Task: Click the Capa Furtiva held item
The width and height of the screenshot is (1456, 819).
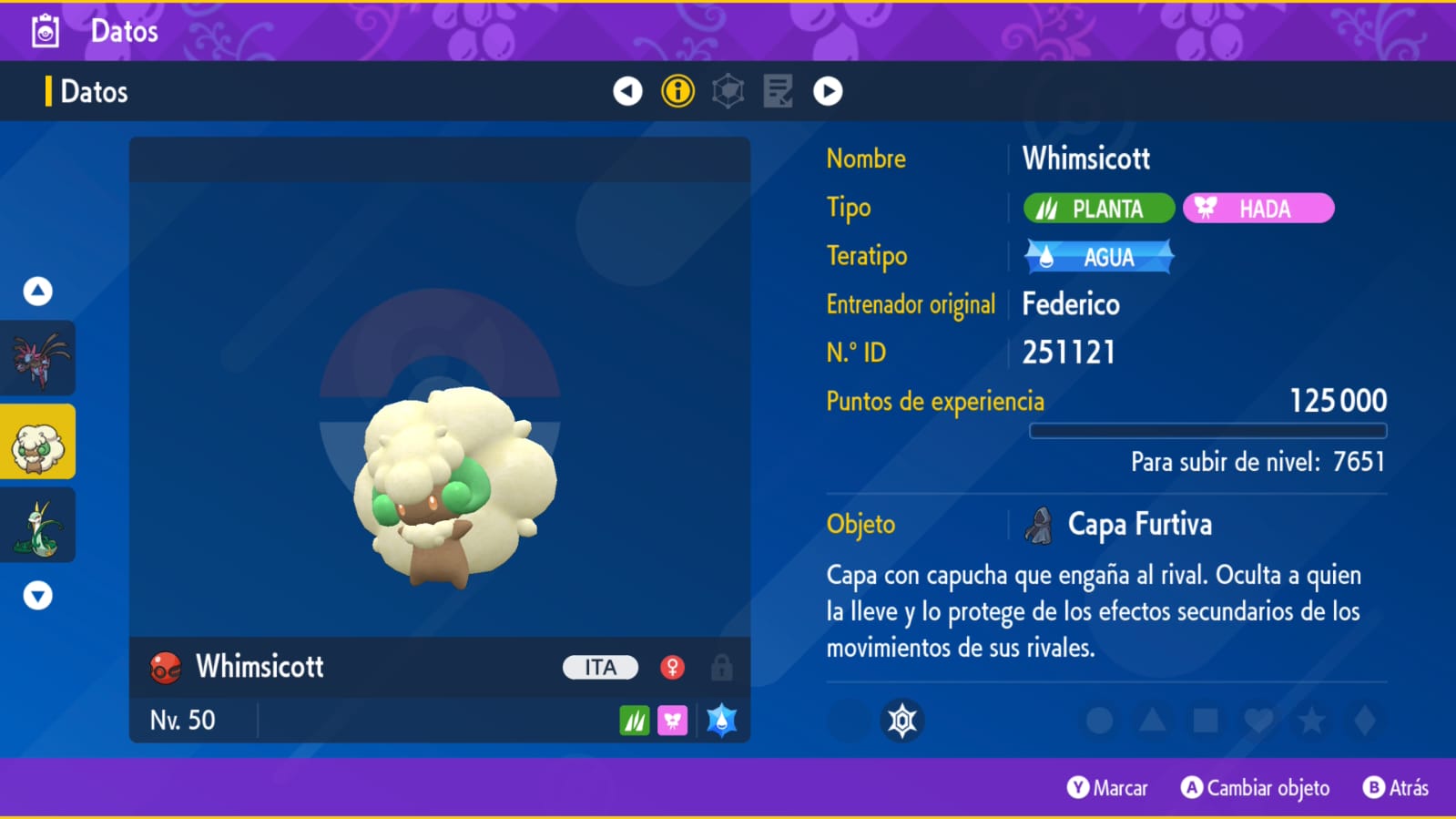Action: click(1138, 525)
